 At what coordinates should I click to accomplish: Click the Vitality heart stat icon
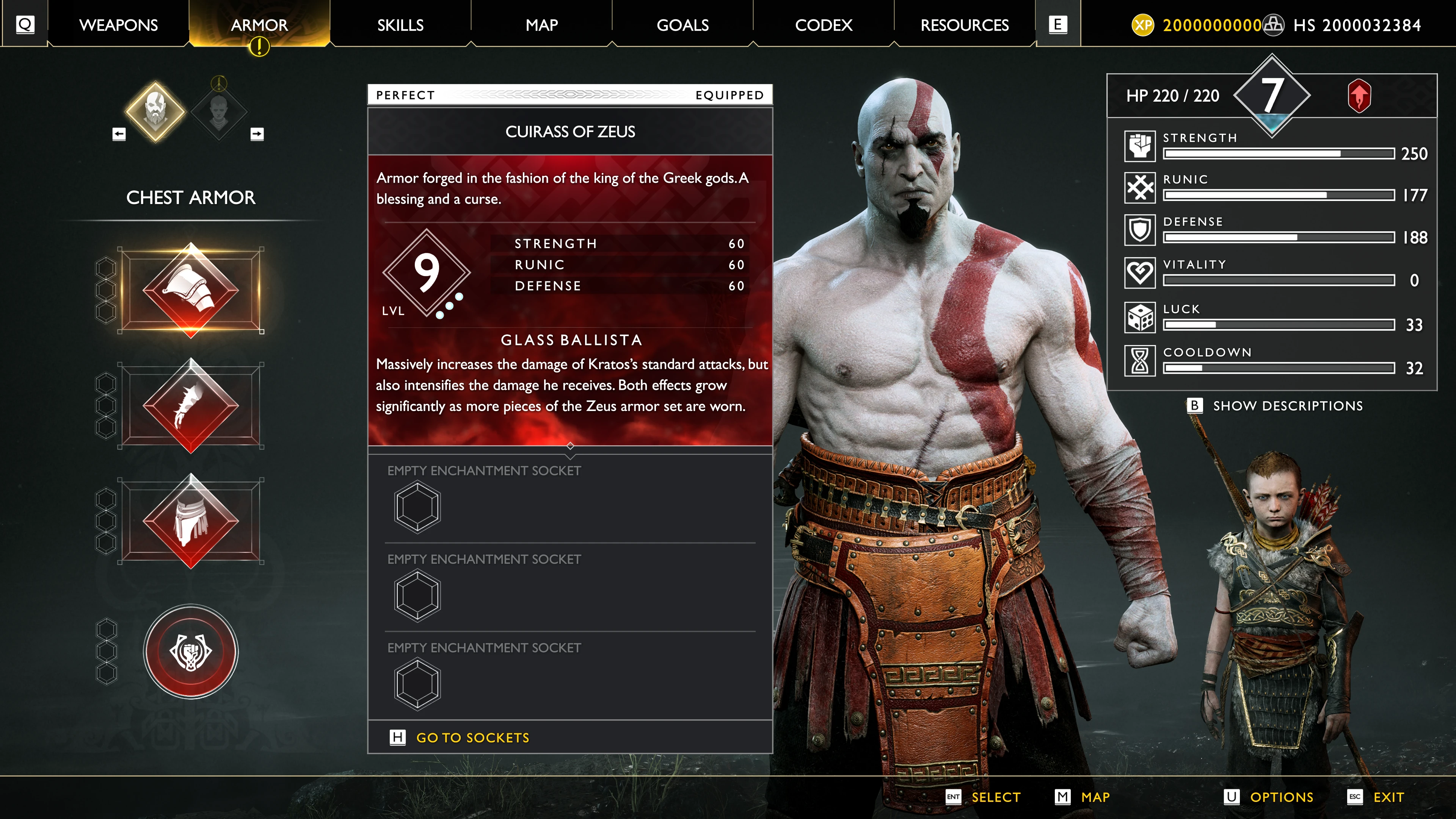(1140, 273)
